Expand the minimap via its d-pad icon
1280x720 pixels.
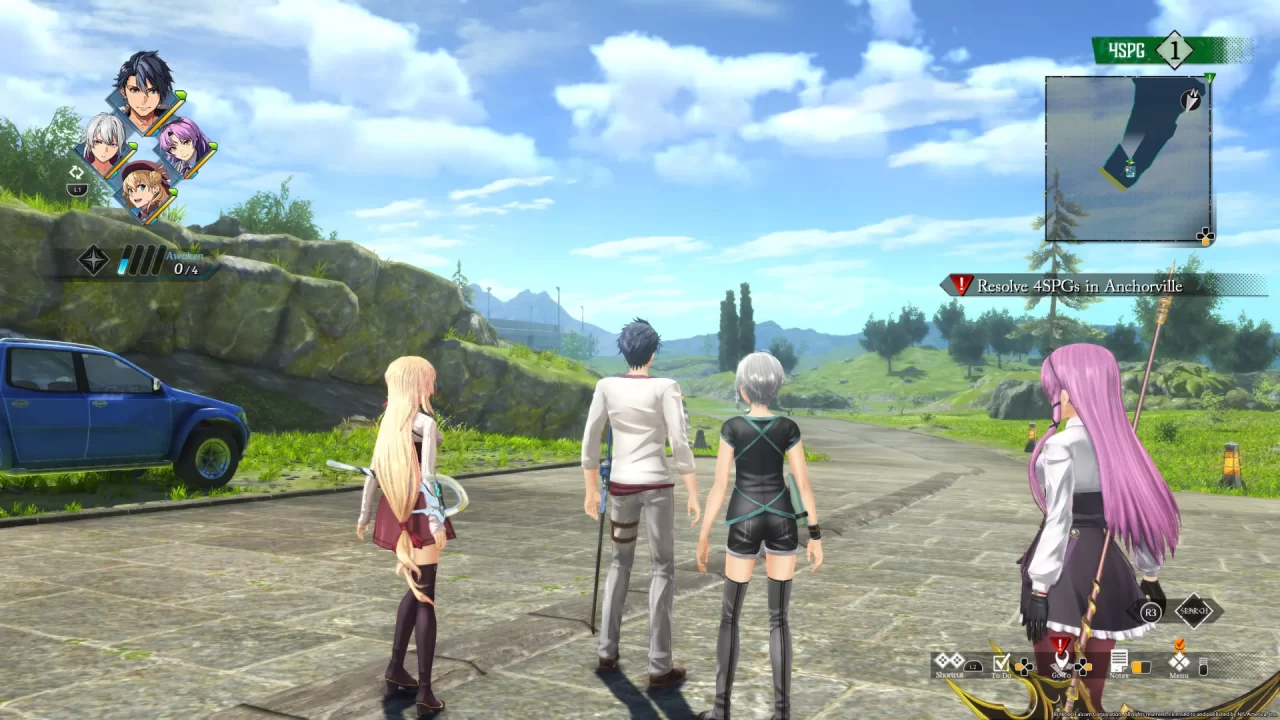tap(1204, 236)
